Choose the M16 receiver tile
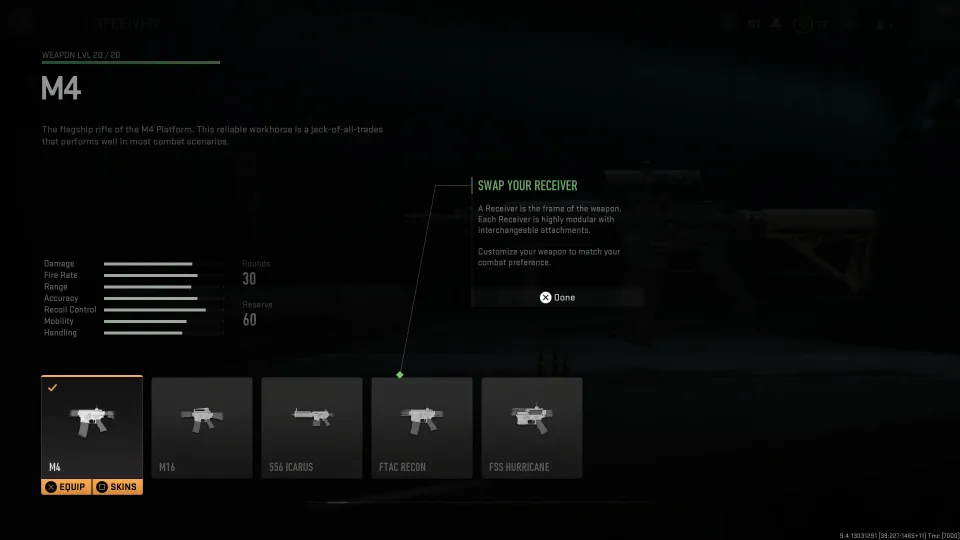 click(202, 427)
